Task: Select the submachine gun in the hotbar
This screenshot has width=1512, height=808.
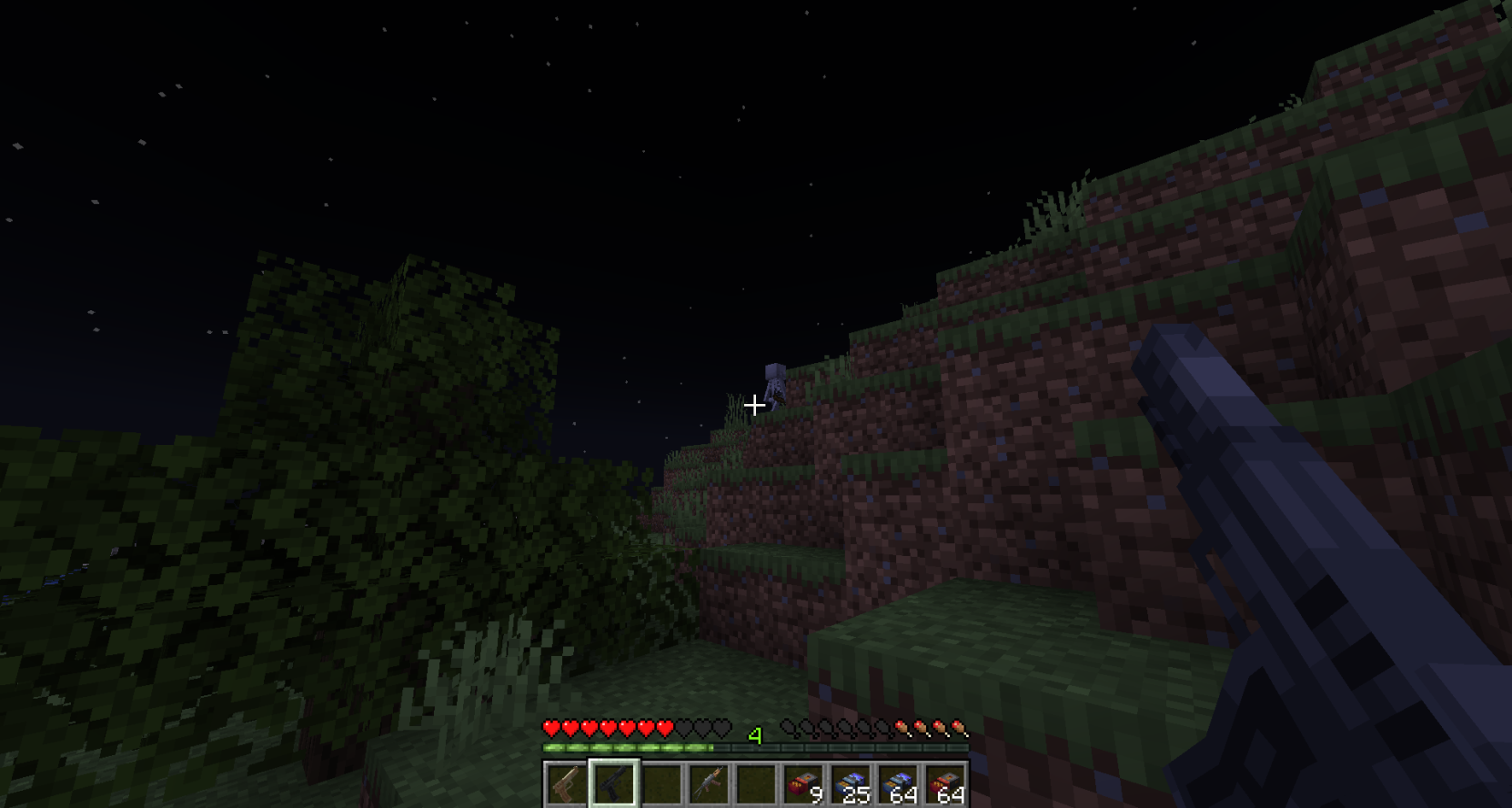Action: pyautogui.click(x=615, y=783)
